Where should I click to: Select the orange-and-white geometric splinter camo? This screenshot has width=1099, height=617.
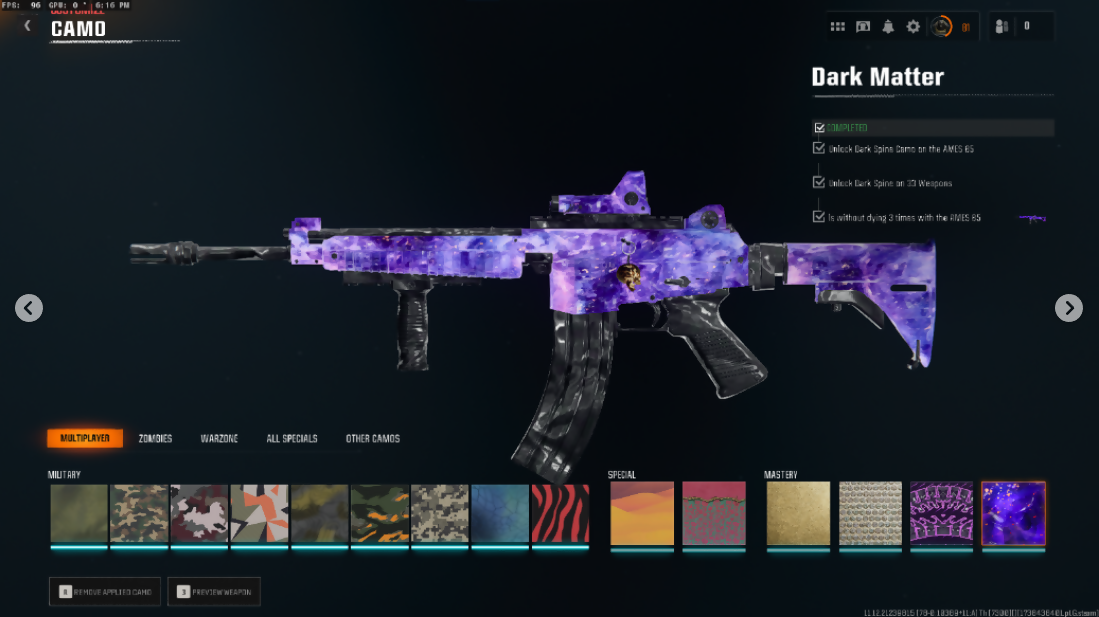(x=260, y=514)
